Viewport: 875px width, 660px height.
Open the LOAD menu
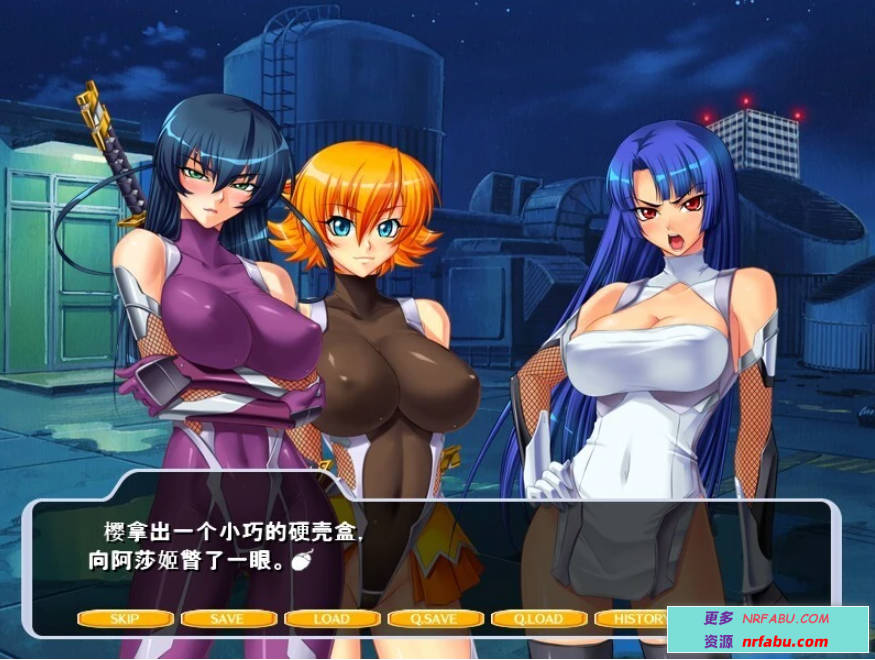[331, 618]
